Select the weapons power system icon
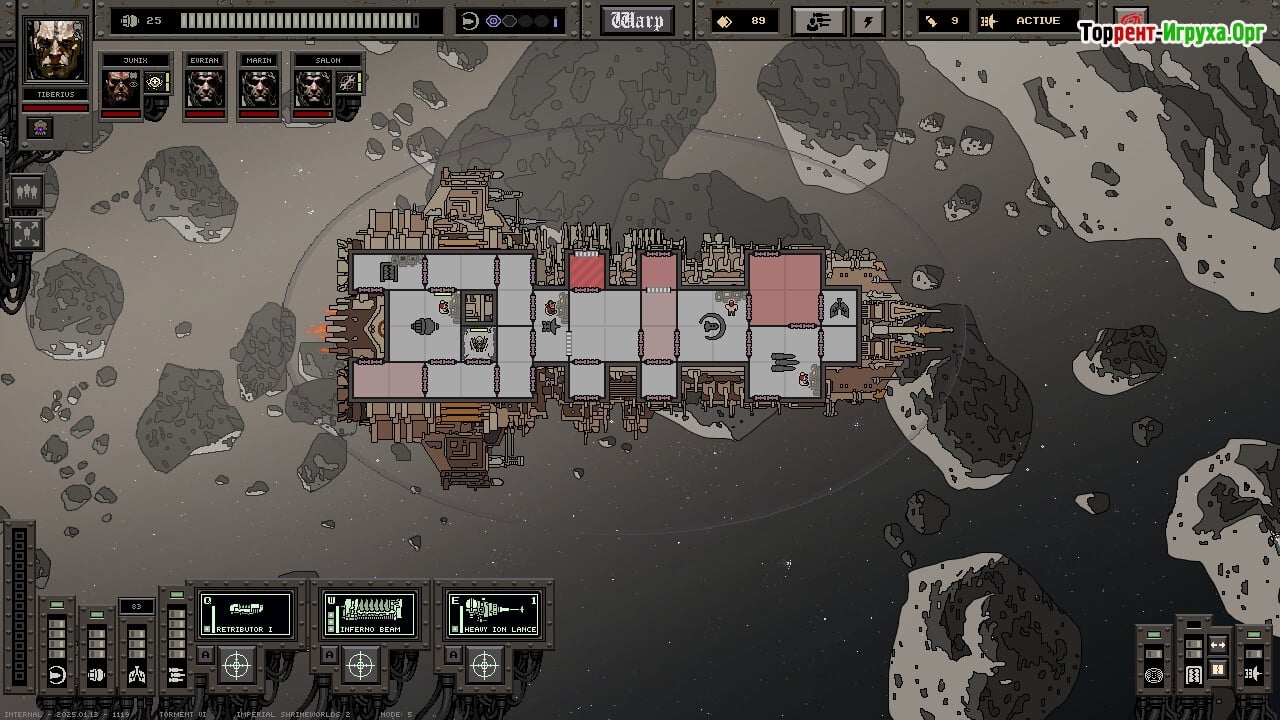Viewport: 1280px width, 720px height. [176, 675]
